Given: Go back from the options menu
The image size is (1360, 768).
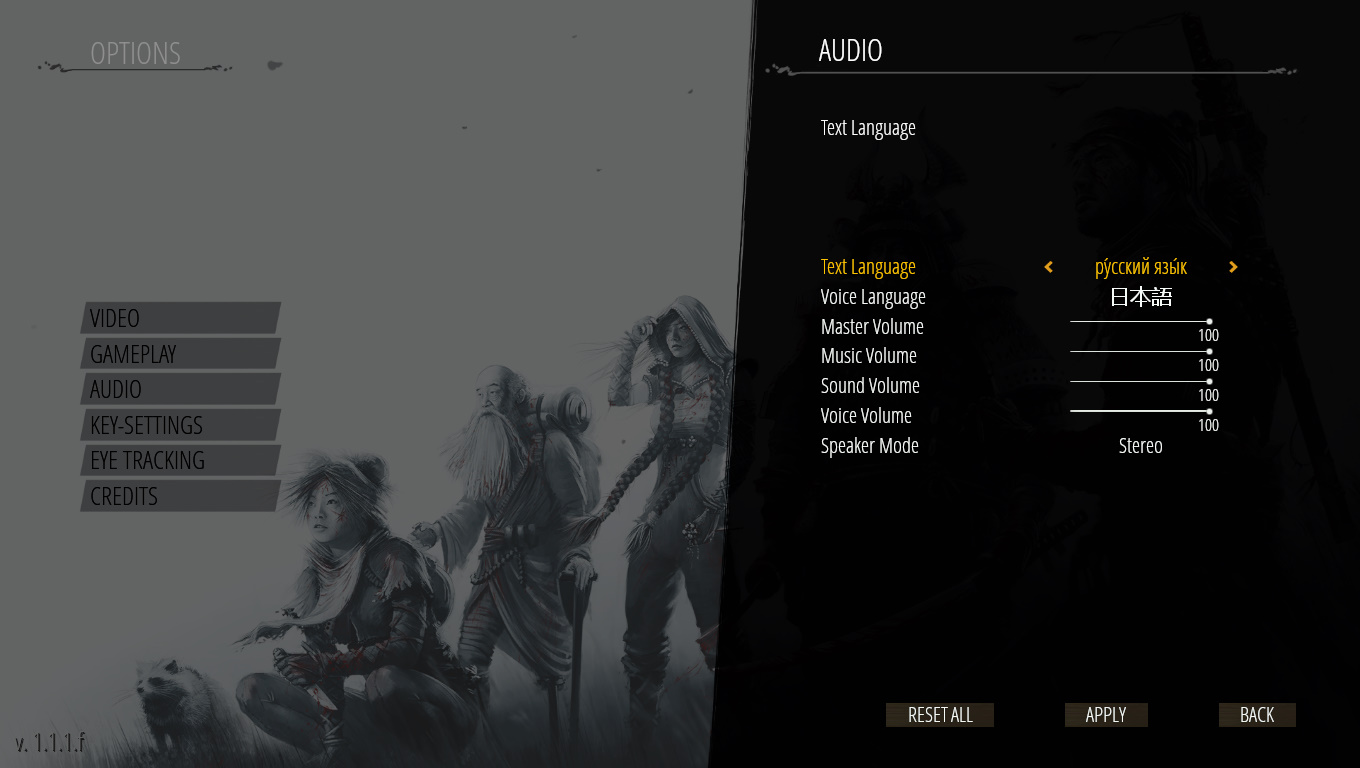Looking at the screenshot, I should pyautogui.click(x=1257, y=715).
